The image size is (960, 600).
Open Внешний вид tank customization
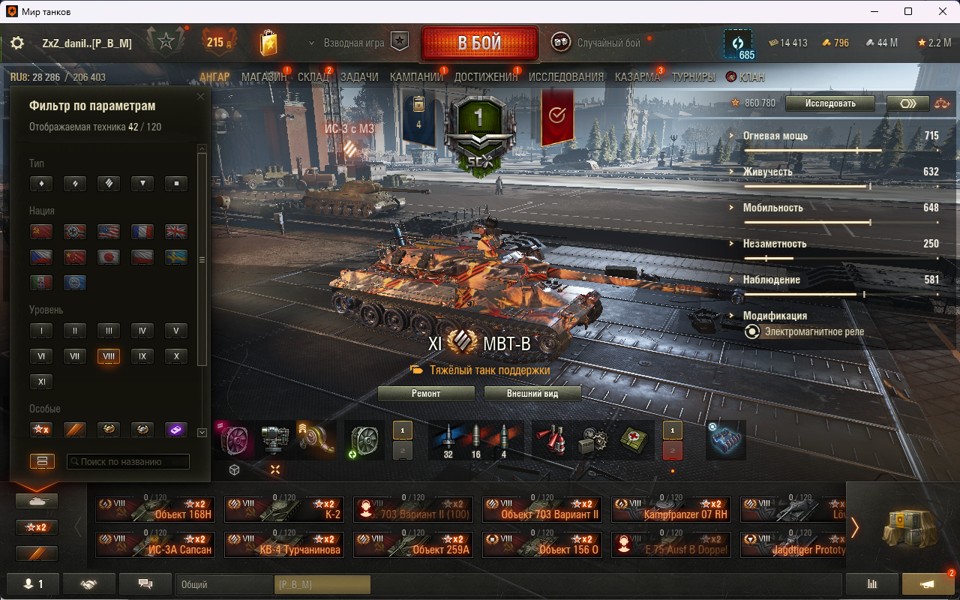tap(533, 394)
